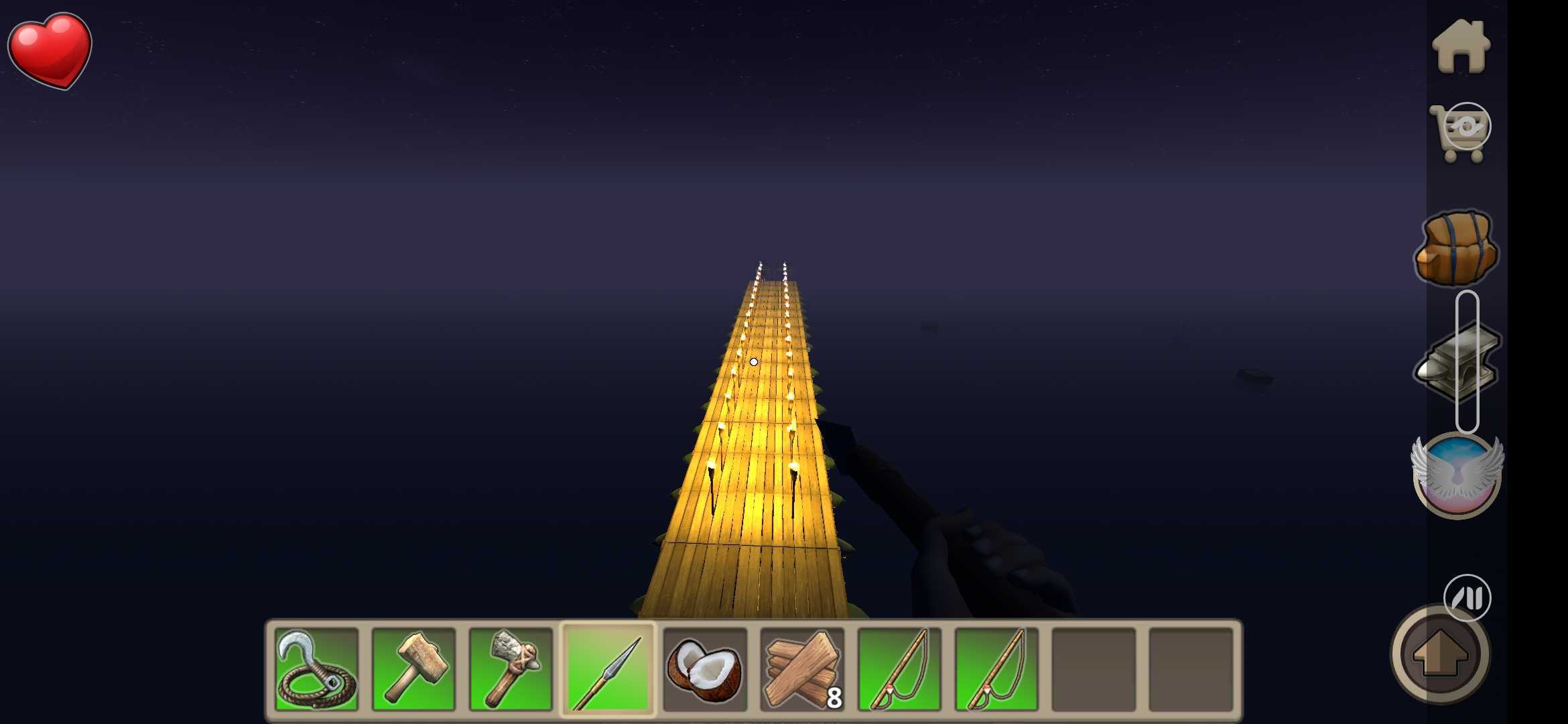
Task: Equip the wooden hammer
Action: pos(413,669)
